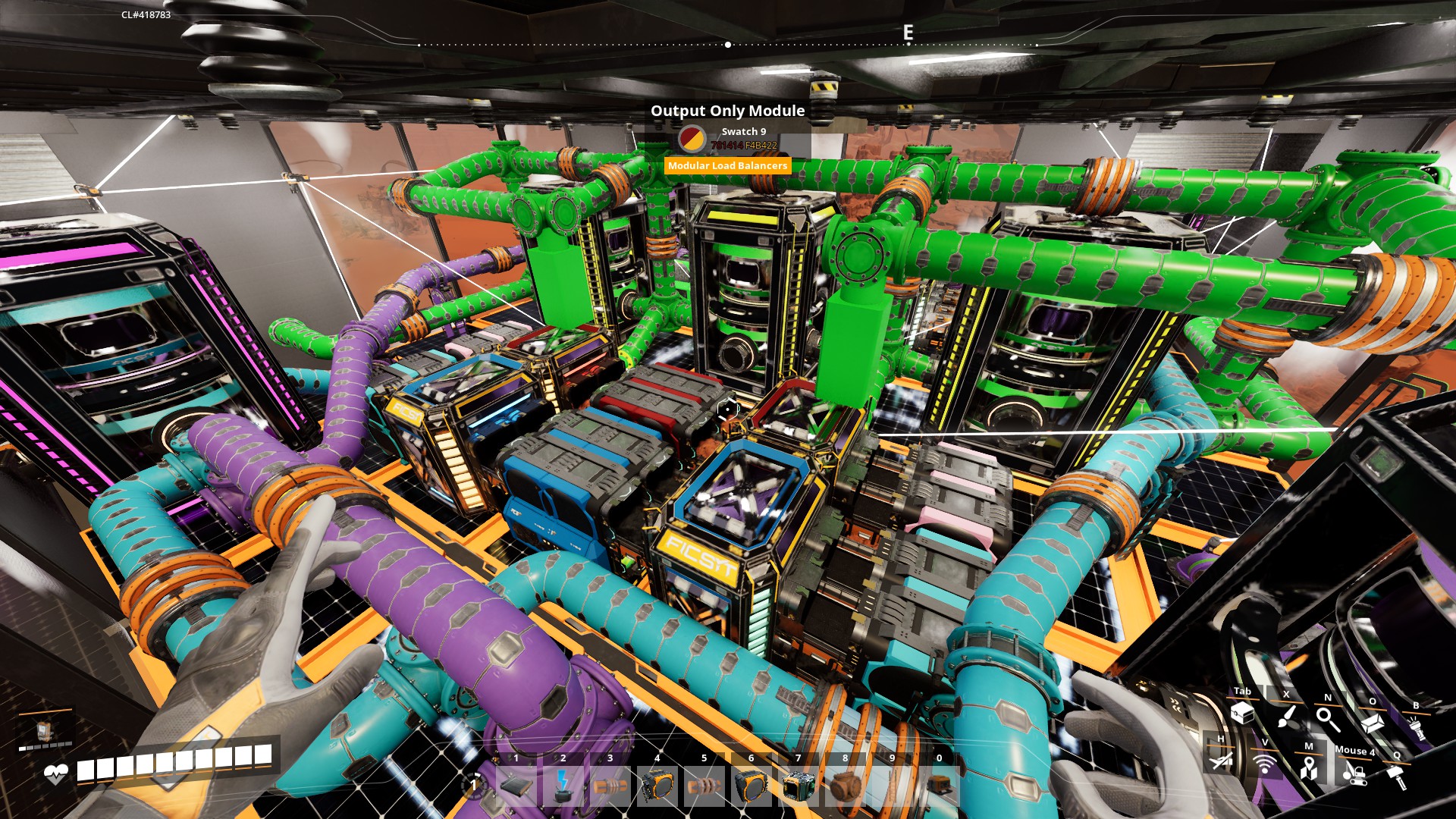
Task: Open the codex envelope icon
Action: point(1372,723)
